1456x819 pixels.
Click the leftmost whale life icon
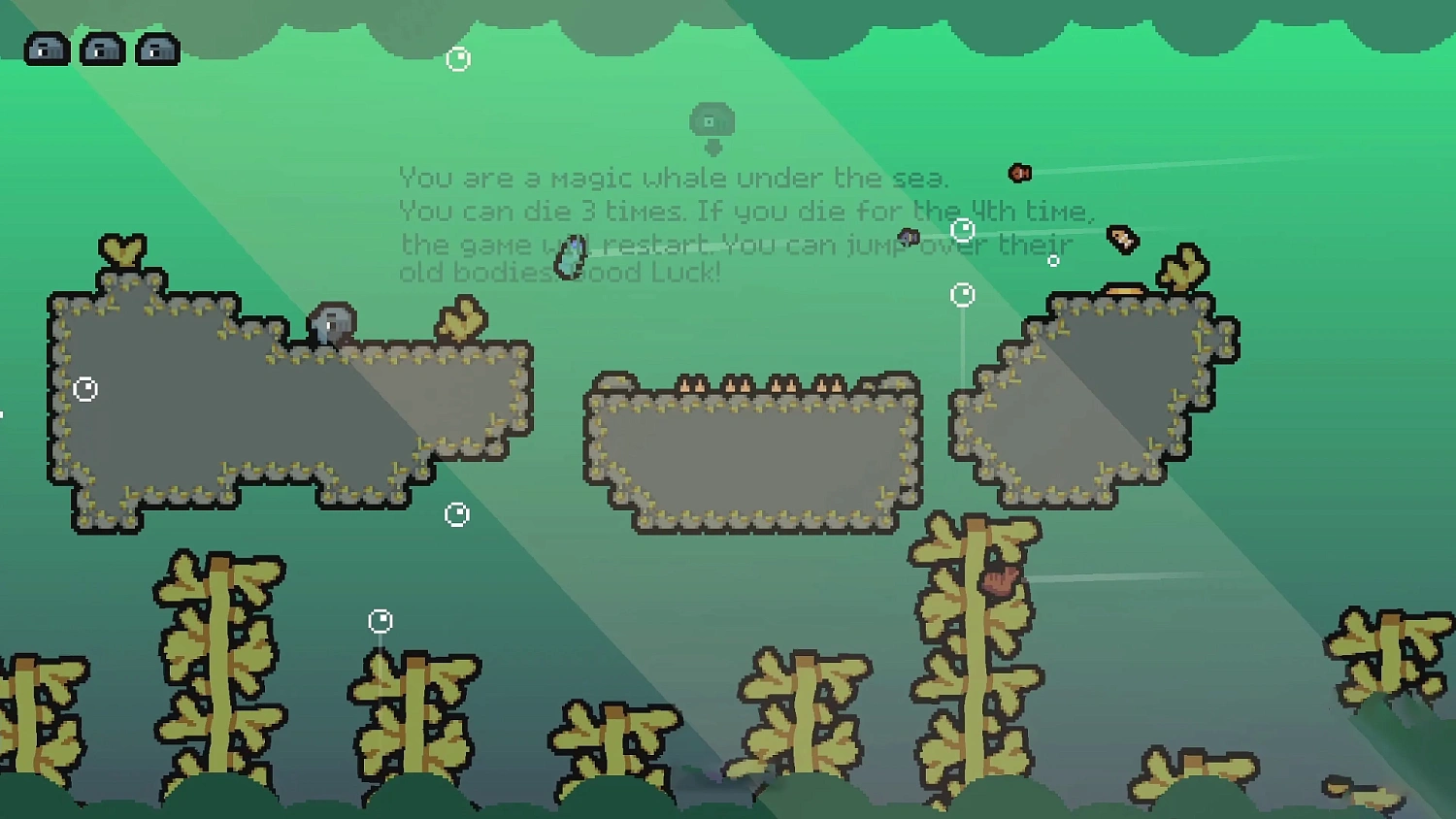47,49
